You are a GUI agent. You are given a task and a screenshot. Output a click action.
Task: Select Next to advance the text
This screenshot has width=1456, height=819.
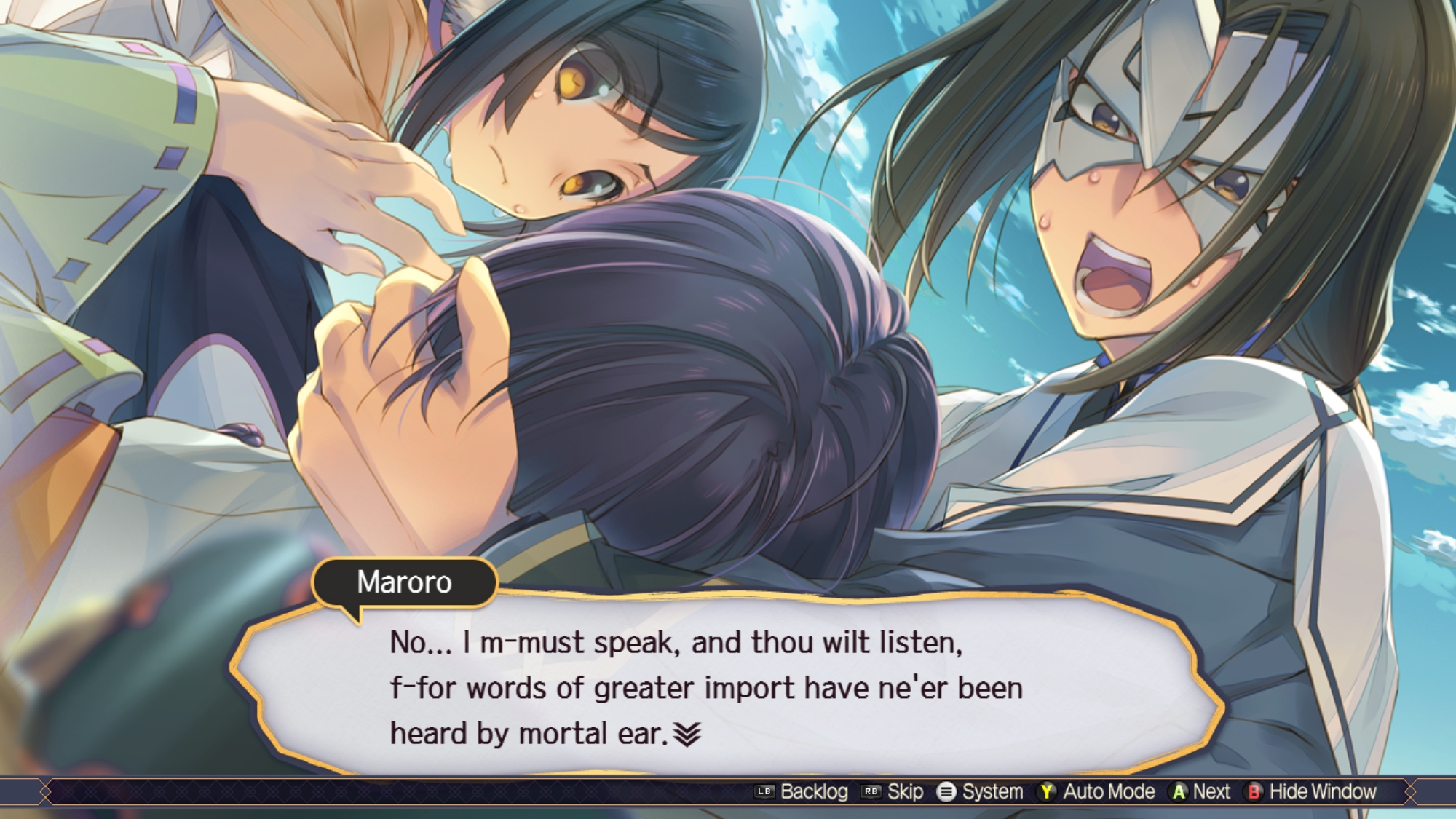coord(1200,791)
